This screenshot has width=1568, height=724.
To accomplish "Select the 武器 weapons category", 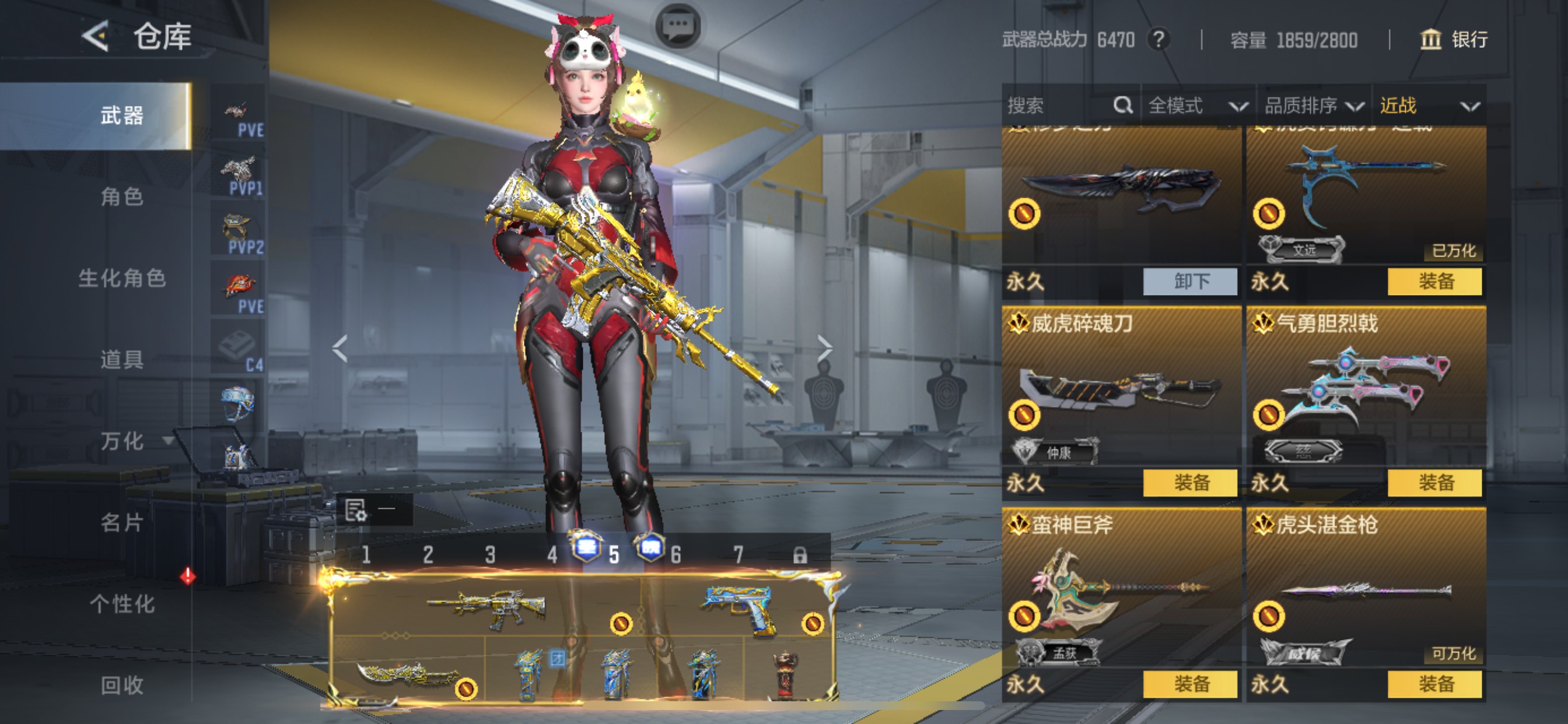I will pyautogui.click(x=122, y=115).
